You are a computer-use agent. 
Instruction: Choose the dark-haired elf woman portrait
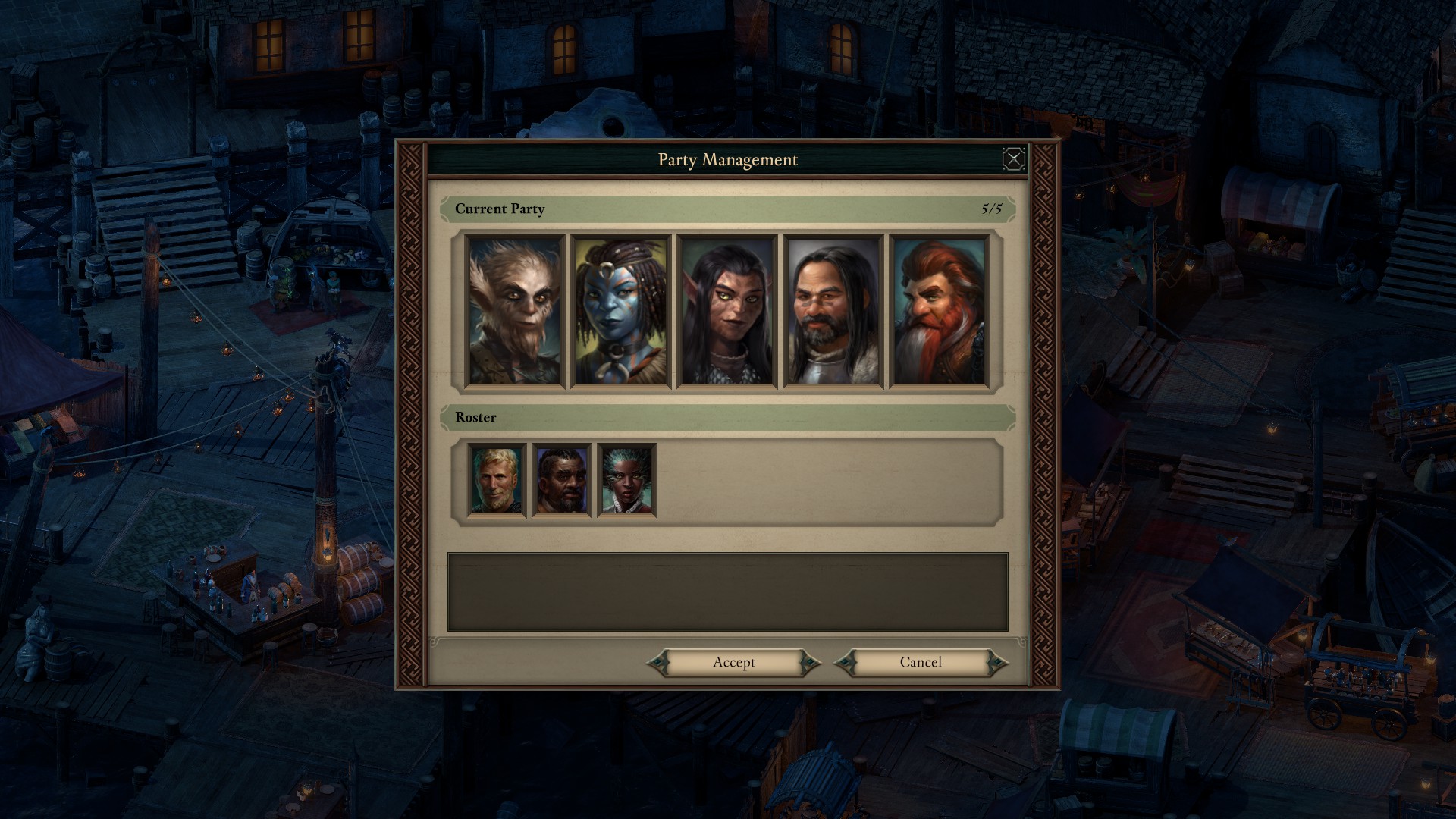click(727, 312)
